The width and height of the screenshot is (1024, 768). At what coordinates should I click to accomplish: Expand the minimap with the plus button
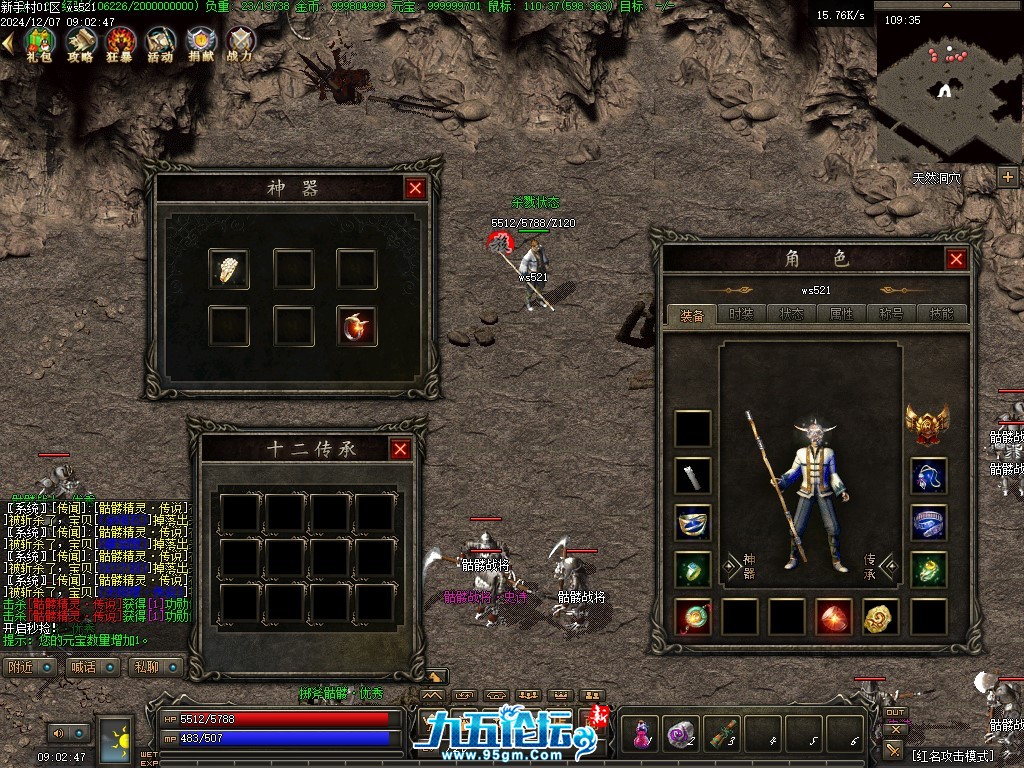tap(1007, 177)
